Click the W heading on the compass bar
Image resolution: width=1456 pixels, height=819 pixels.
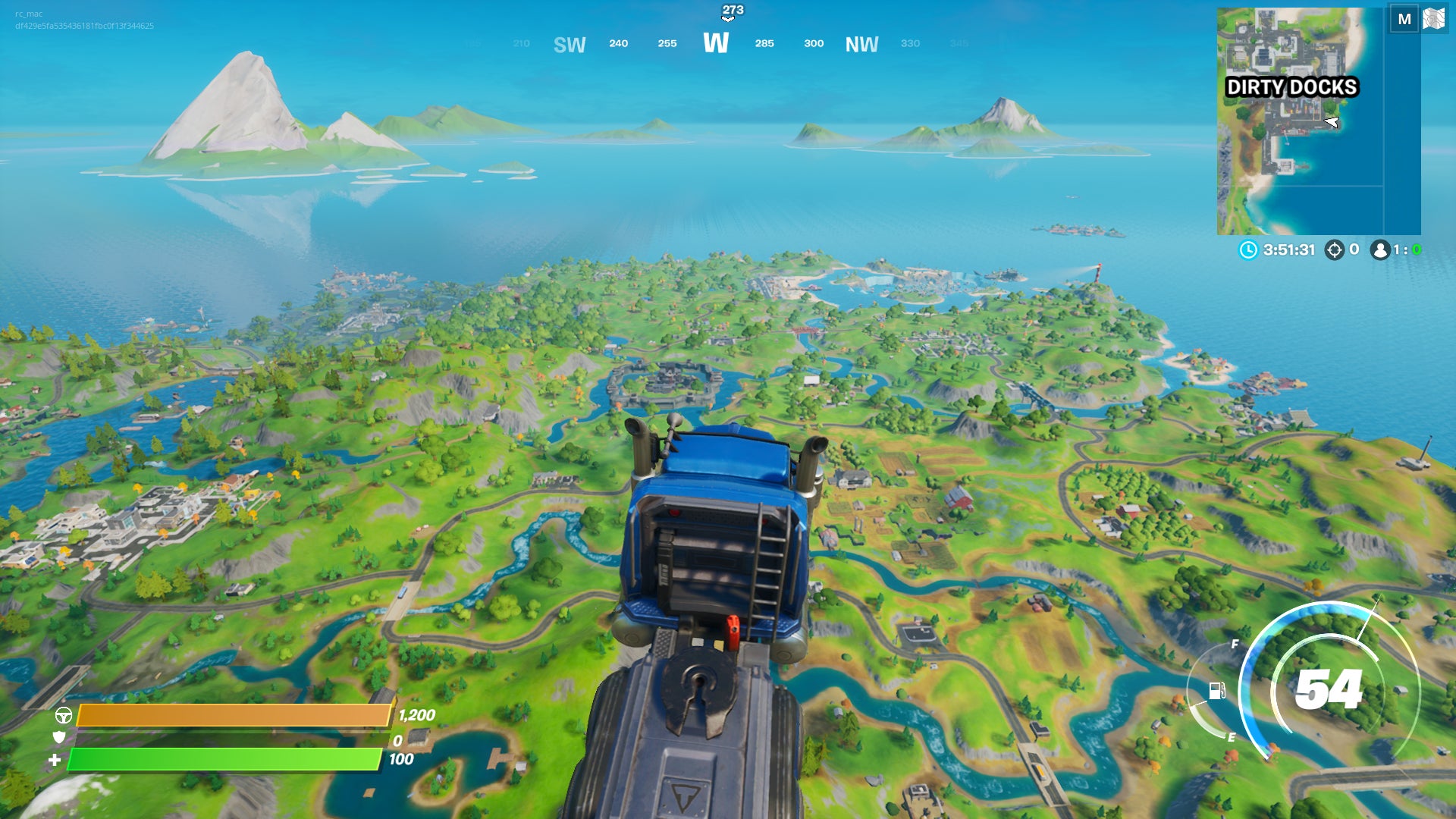[x=716, y=44]
